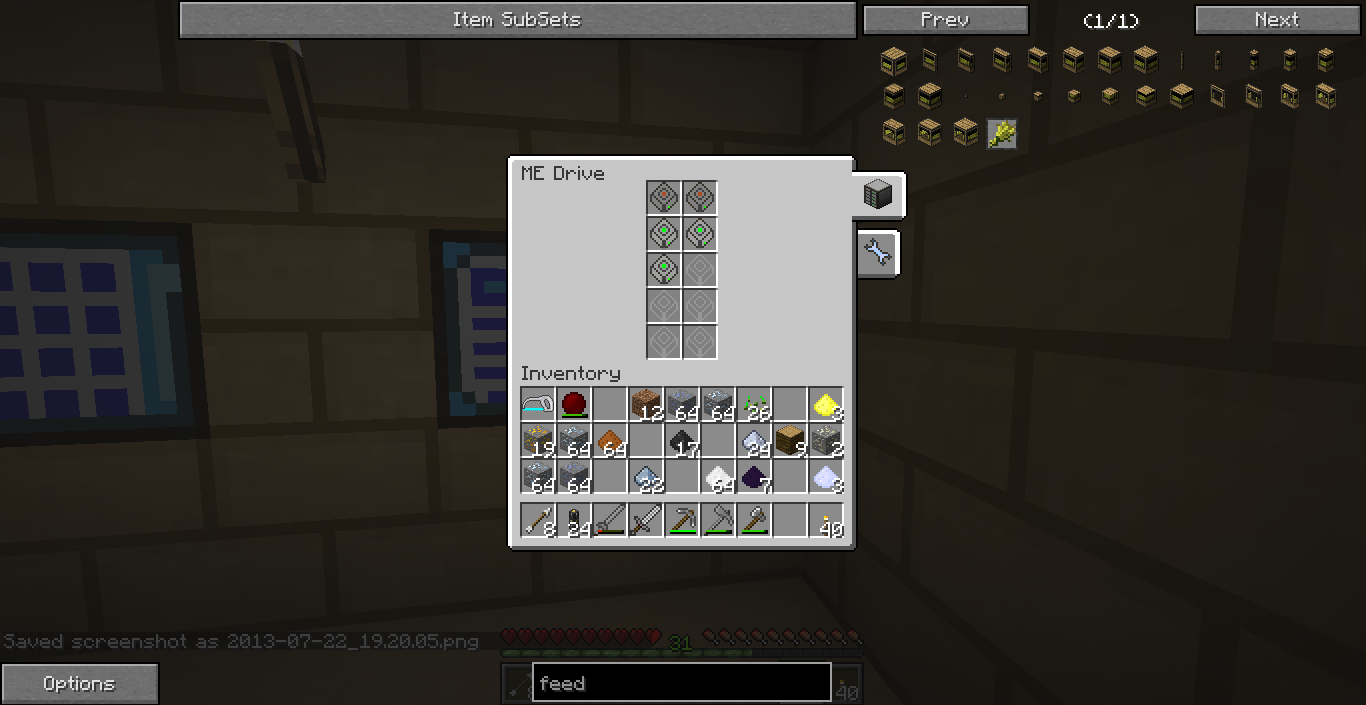Select the gold ore stack of 19

click(538, 441)
